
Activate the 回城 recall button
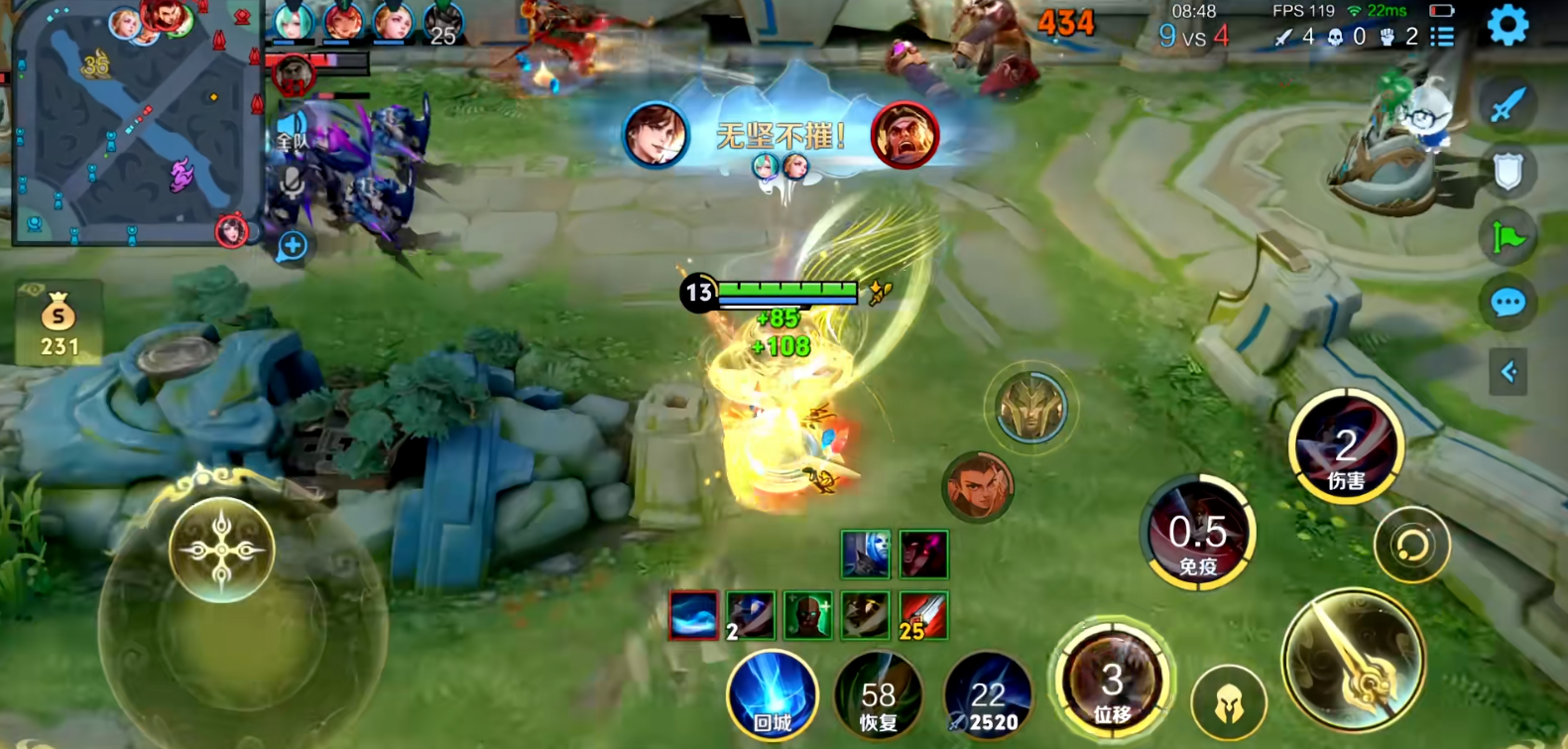coord(772,696)
